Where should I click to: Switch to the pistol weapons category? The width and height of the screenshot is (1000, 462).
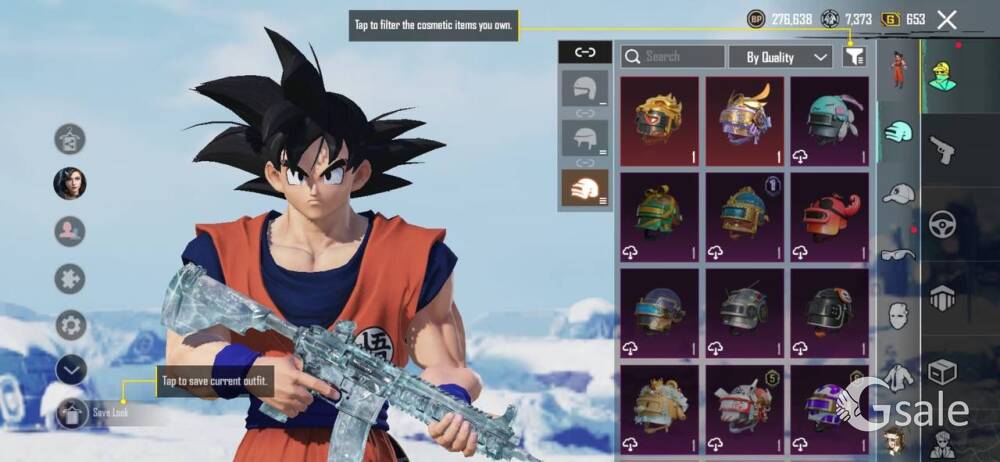point(942,150)
